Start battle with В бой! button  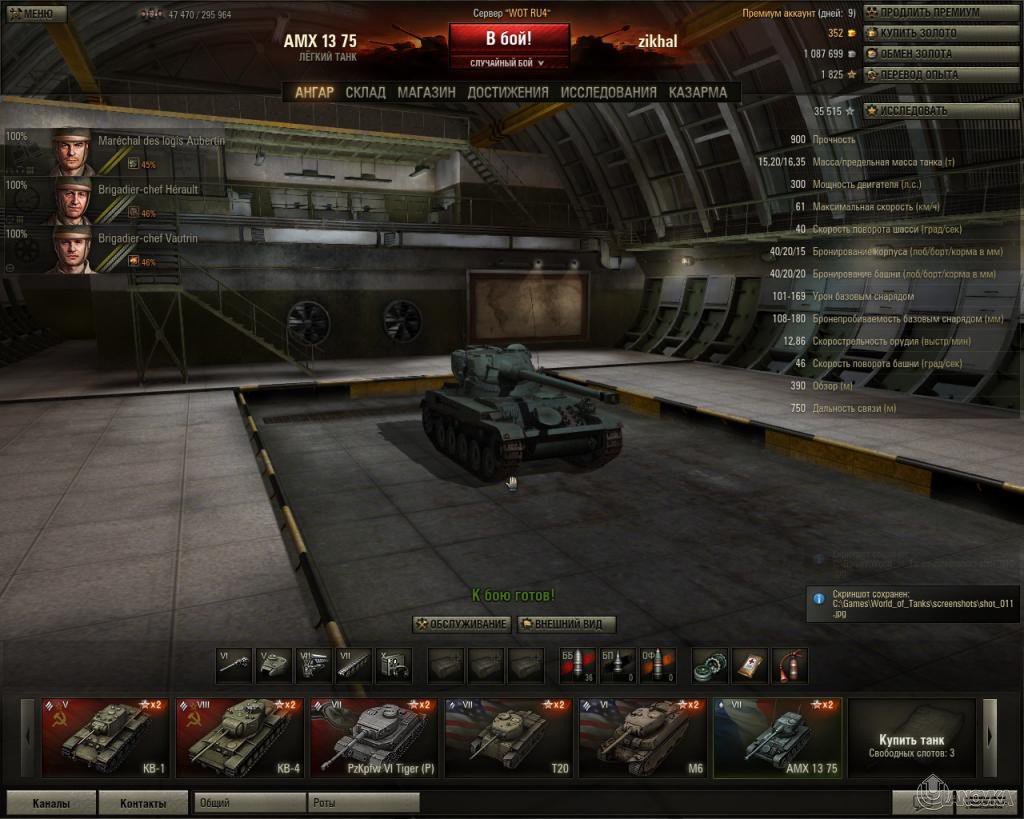509,39
